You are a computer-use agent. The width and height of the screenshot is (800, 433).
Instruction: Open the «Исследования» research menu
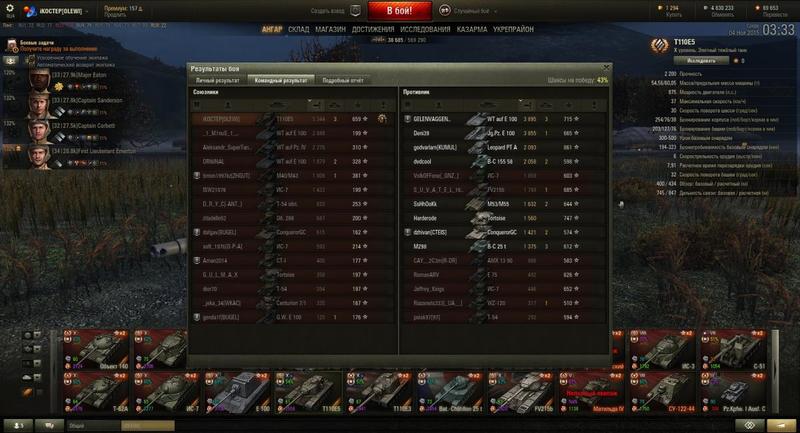coord(423,29)
